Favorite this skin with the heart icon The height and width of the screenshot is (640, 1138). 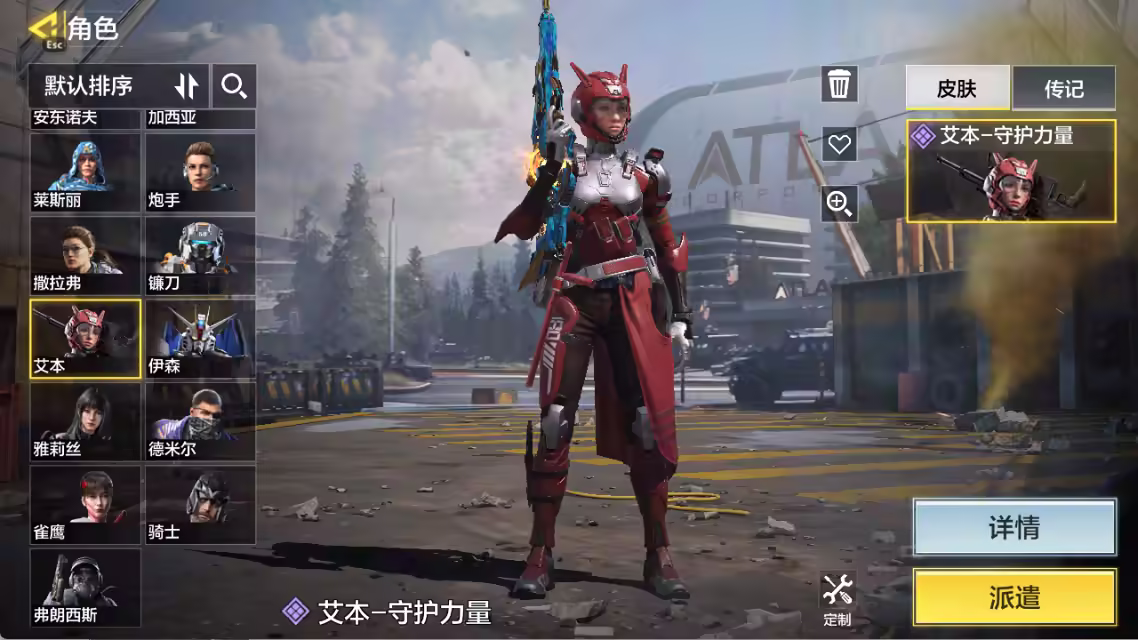point(839,144)
